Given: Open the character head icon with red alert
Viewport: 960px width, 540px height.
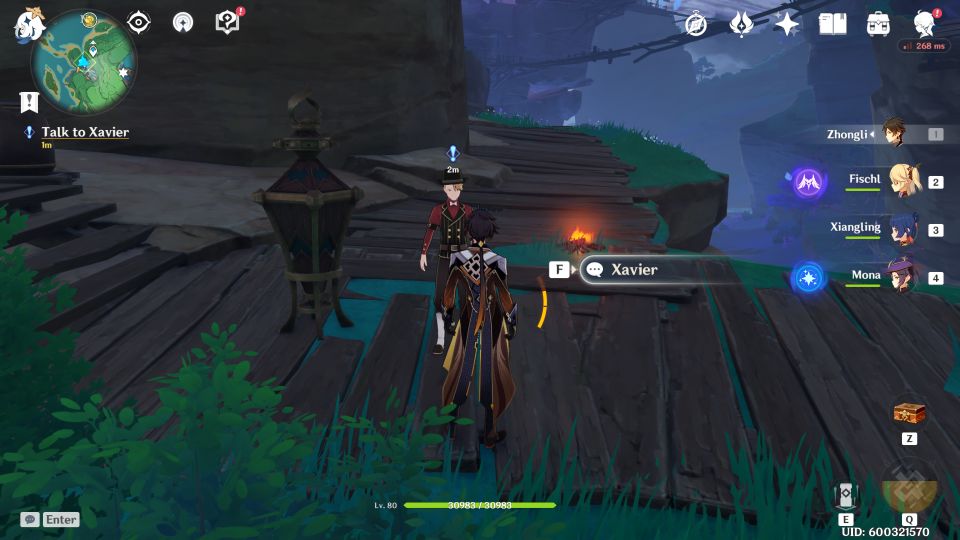Looking at the screenshot, I should [925, 24].
